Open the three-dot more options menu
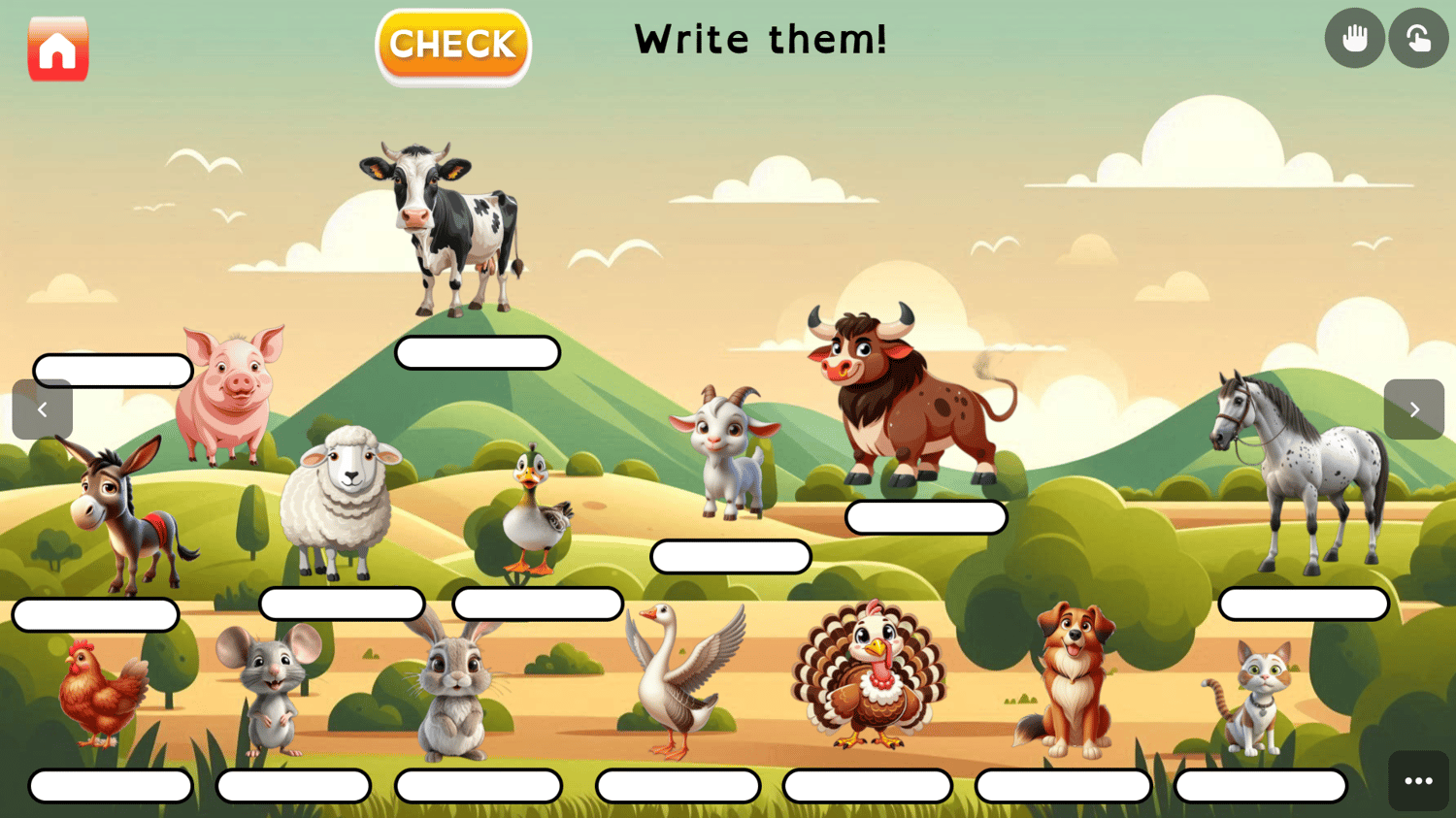Screen dimensions: 1456x818 [x=1418, y=781]
